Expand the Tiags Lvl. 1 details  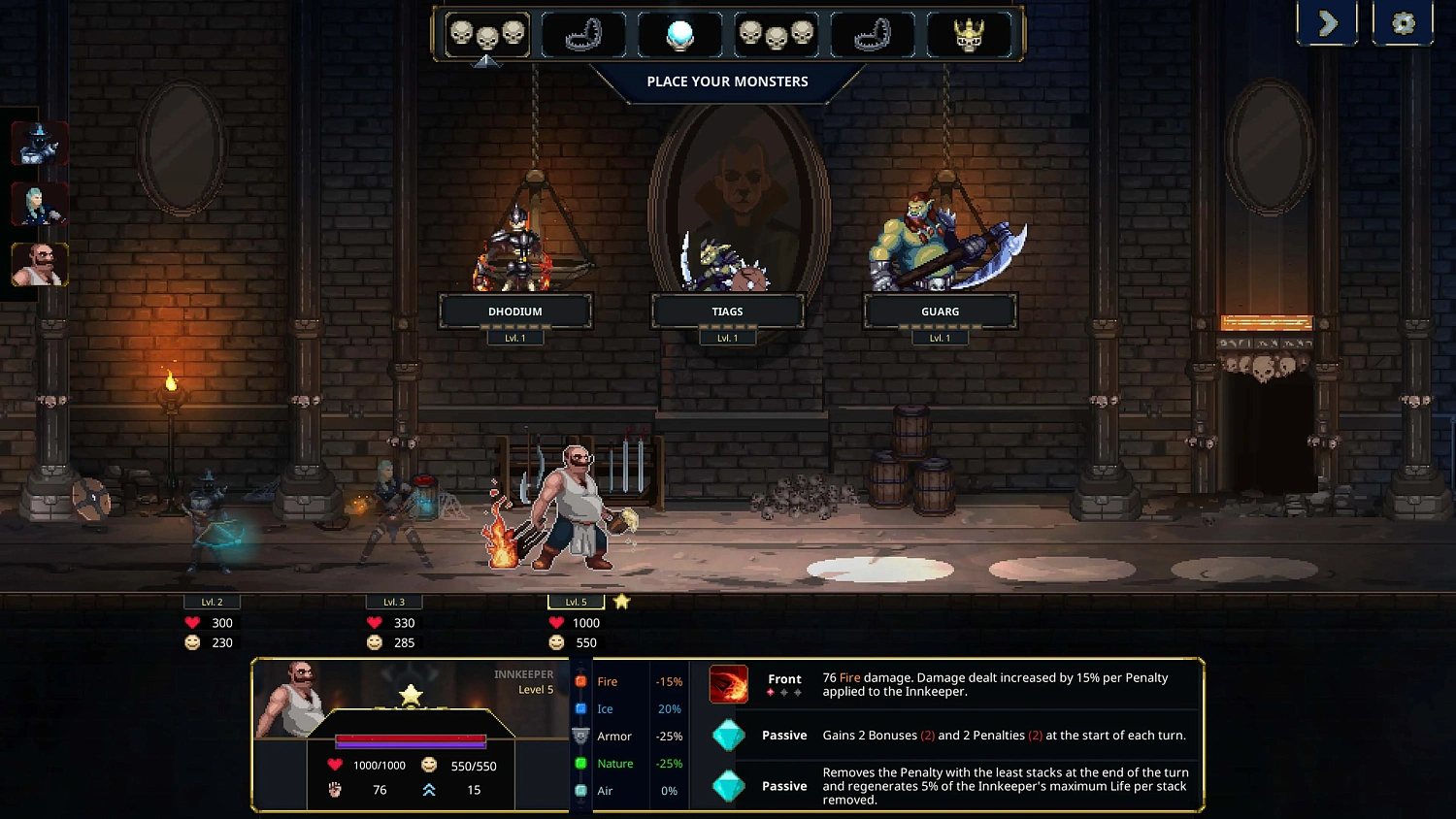click(x=727, y=337)
